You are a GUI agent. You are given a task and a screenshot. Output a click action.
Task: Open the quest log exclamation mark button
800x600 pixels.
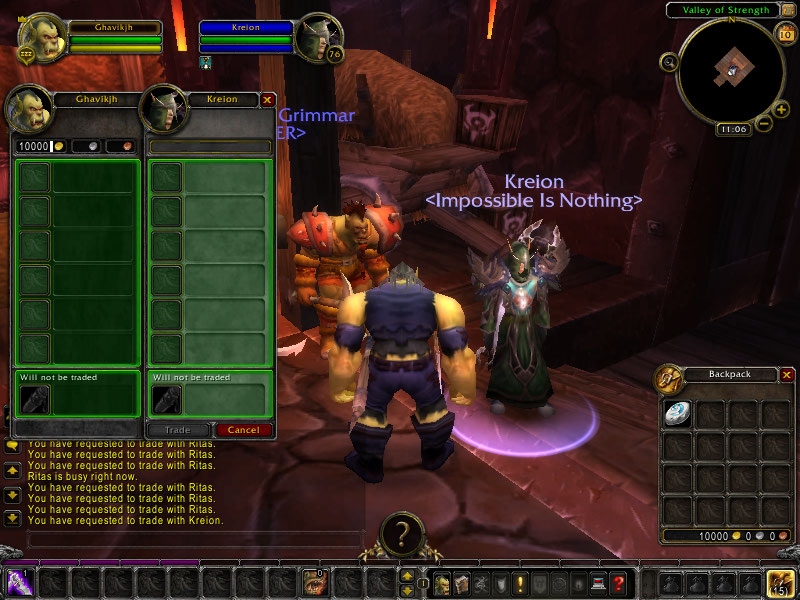[x=520, y=583]
